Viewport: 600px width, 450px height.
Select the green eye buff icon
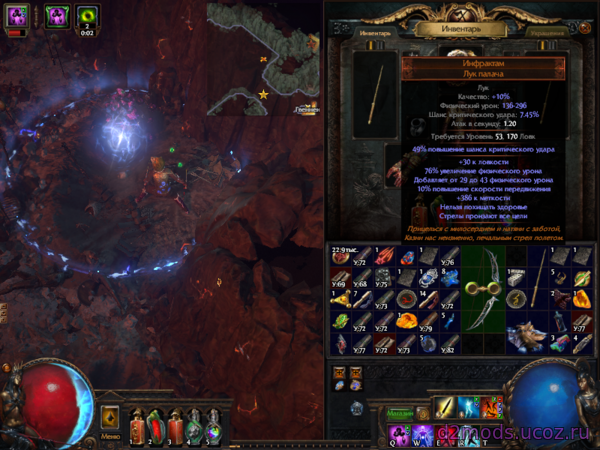[x=86, y=16]
